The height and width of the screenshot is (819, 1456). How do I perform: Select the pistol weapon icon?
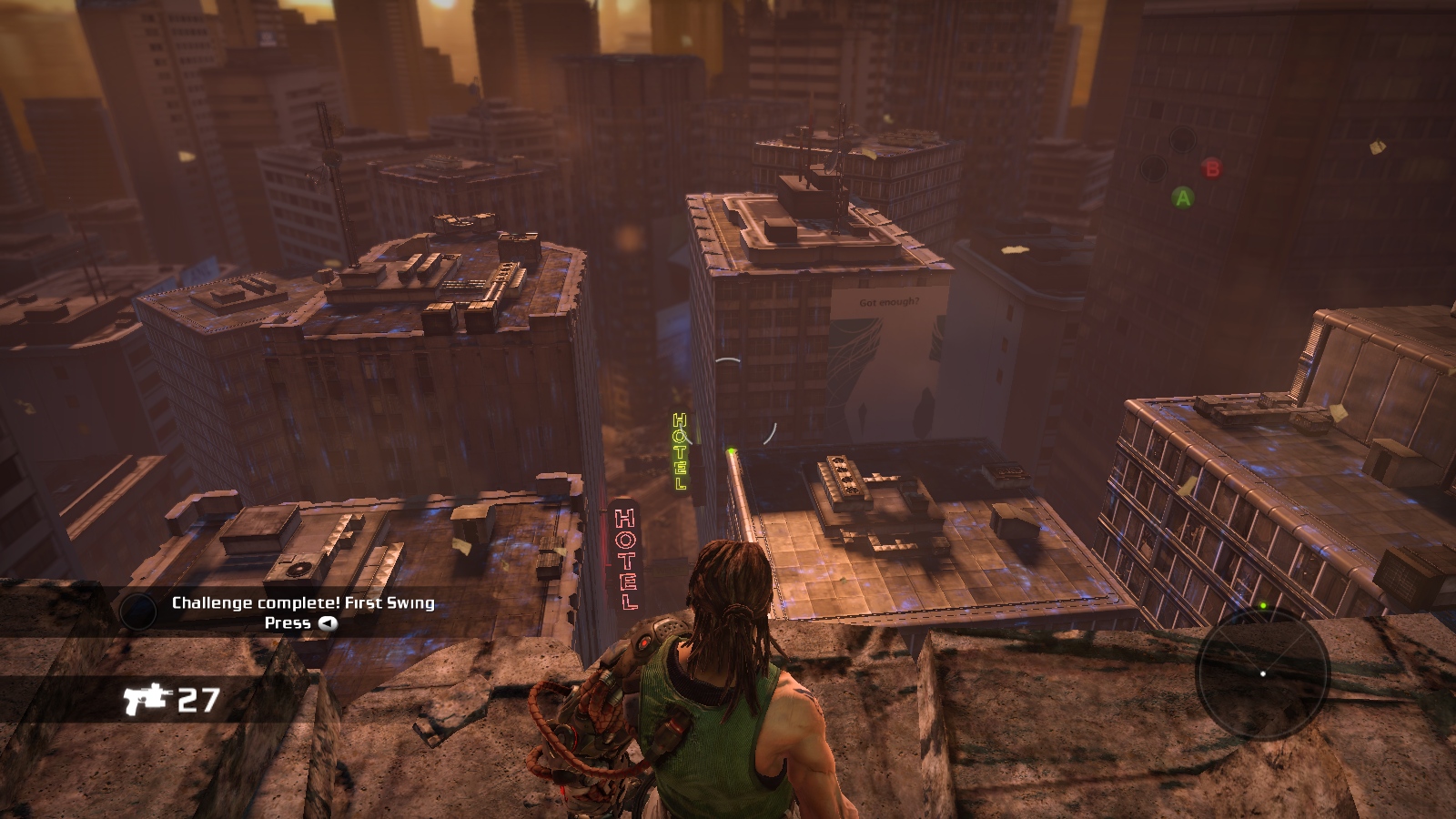click(148, 699)
